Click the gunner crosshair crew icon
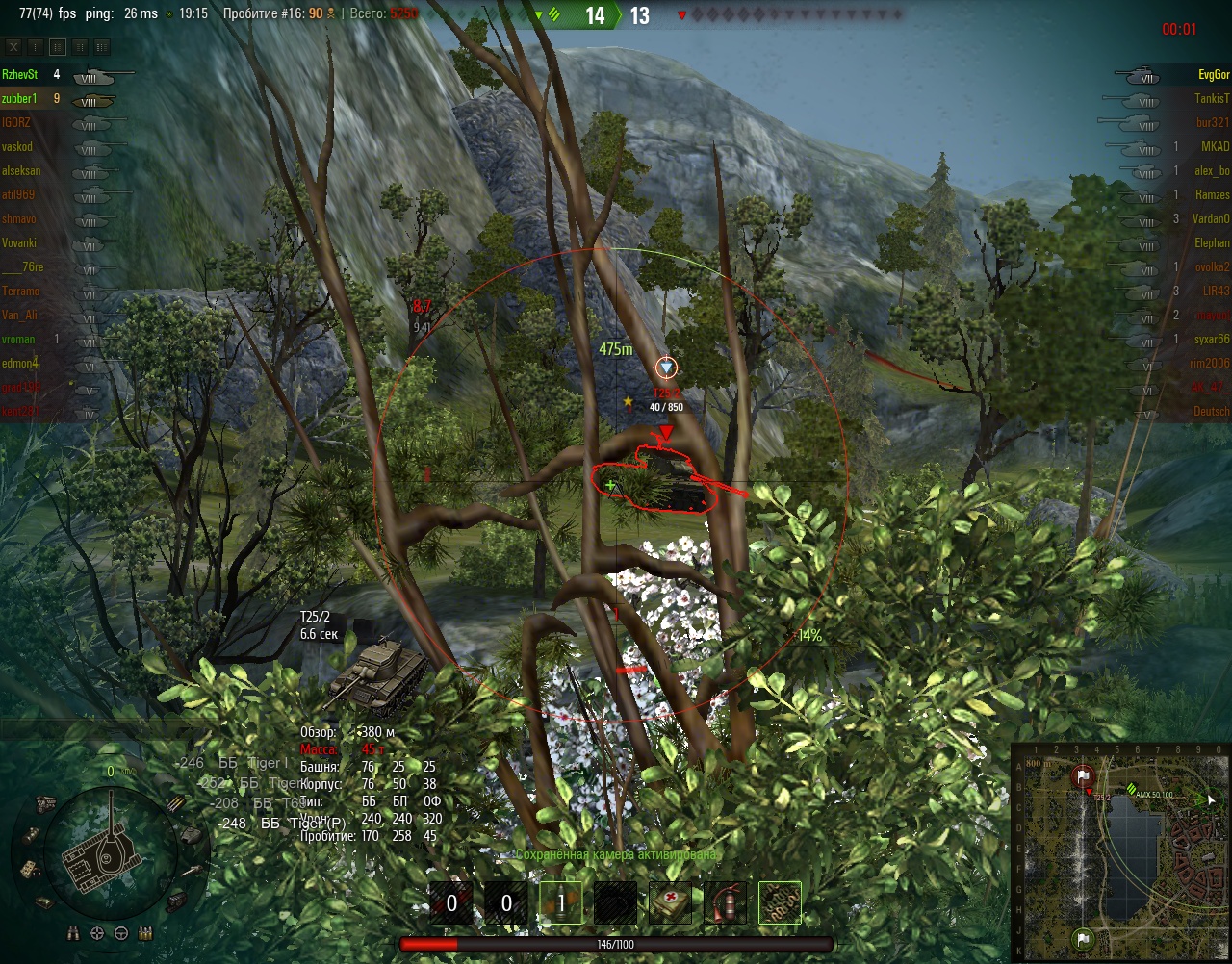The width and height of the screenshot is (1232, 964). pyautogui.click(x=97, y=933)
